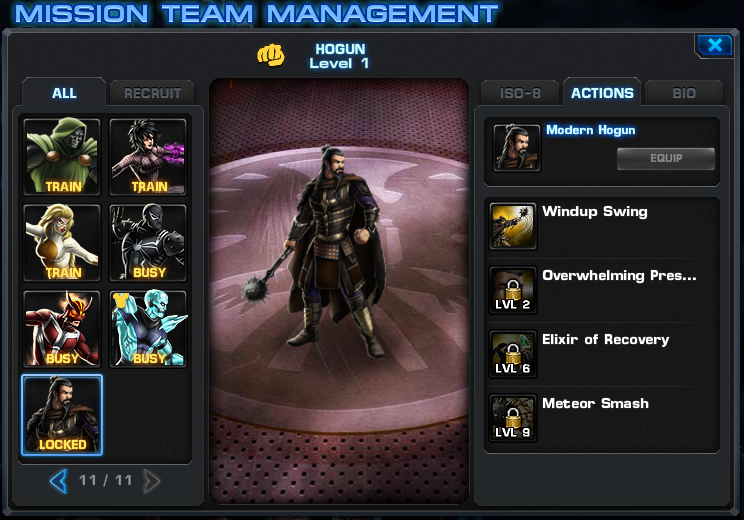Pick the blonde hero in white costume

tap(63, 243)
